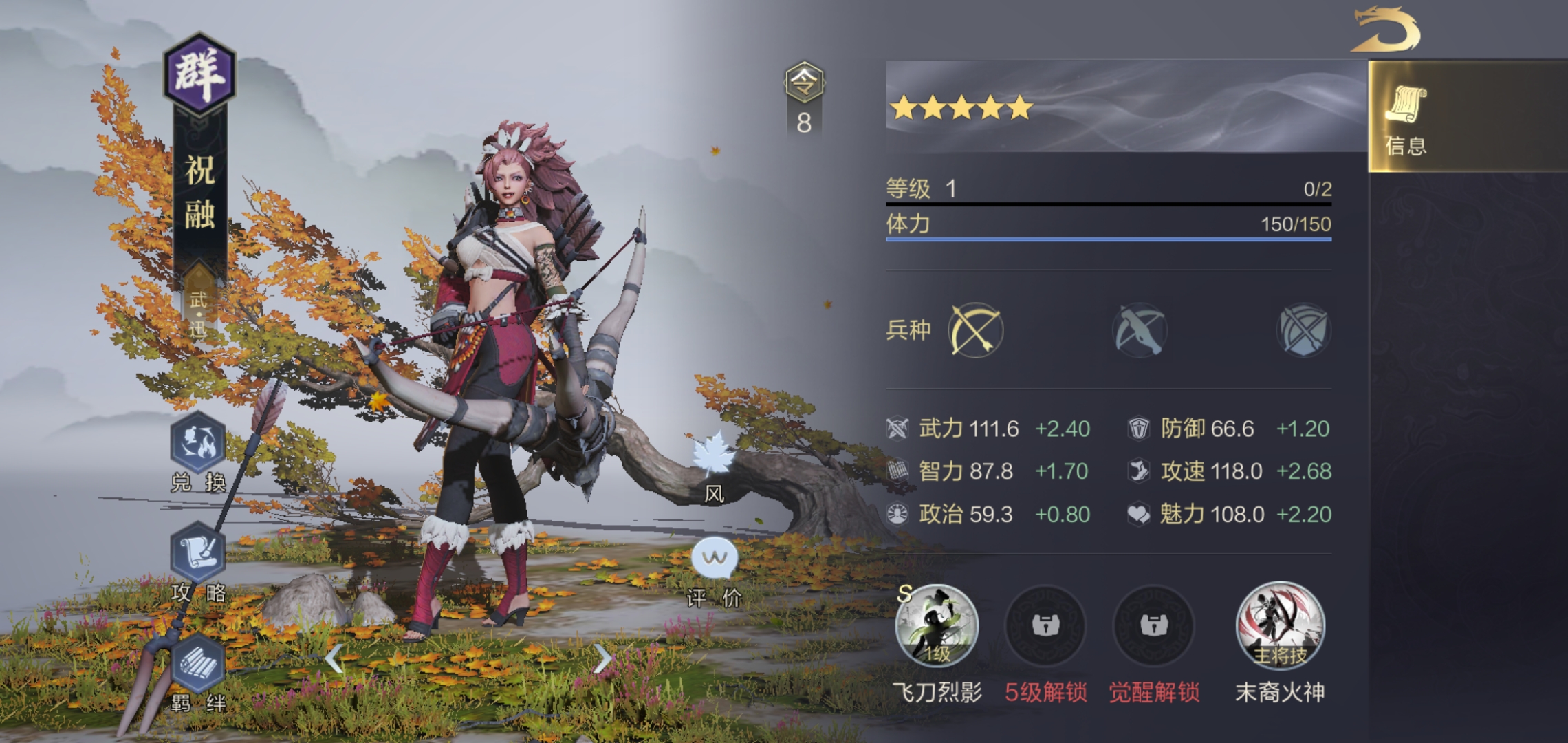Open the 兑换 exchange menu

pyautogui.click(x=198, y=444)
